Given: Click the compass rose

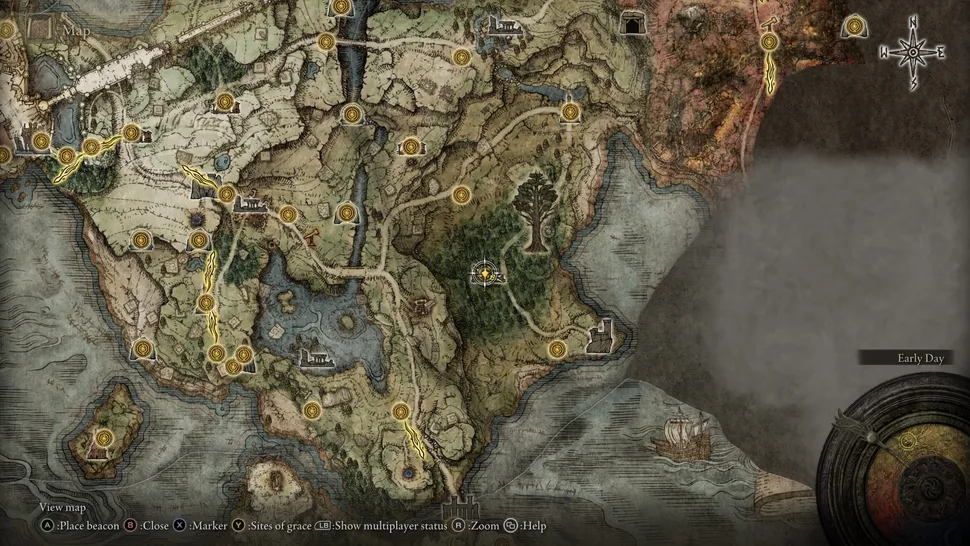Looking at the screenshot, I should pyautogui.click(x=912, y=51).
